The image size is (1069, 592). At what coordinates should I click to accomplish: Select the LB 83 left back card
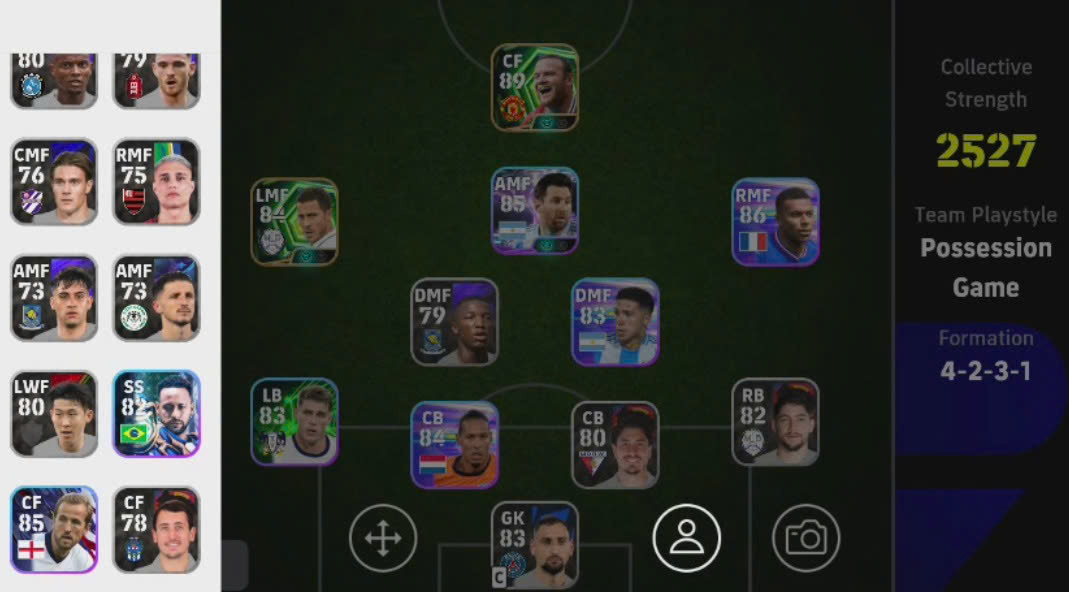tap(294, 421)
